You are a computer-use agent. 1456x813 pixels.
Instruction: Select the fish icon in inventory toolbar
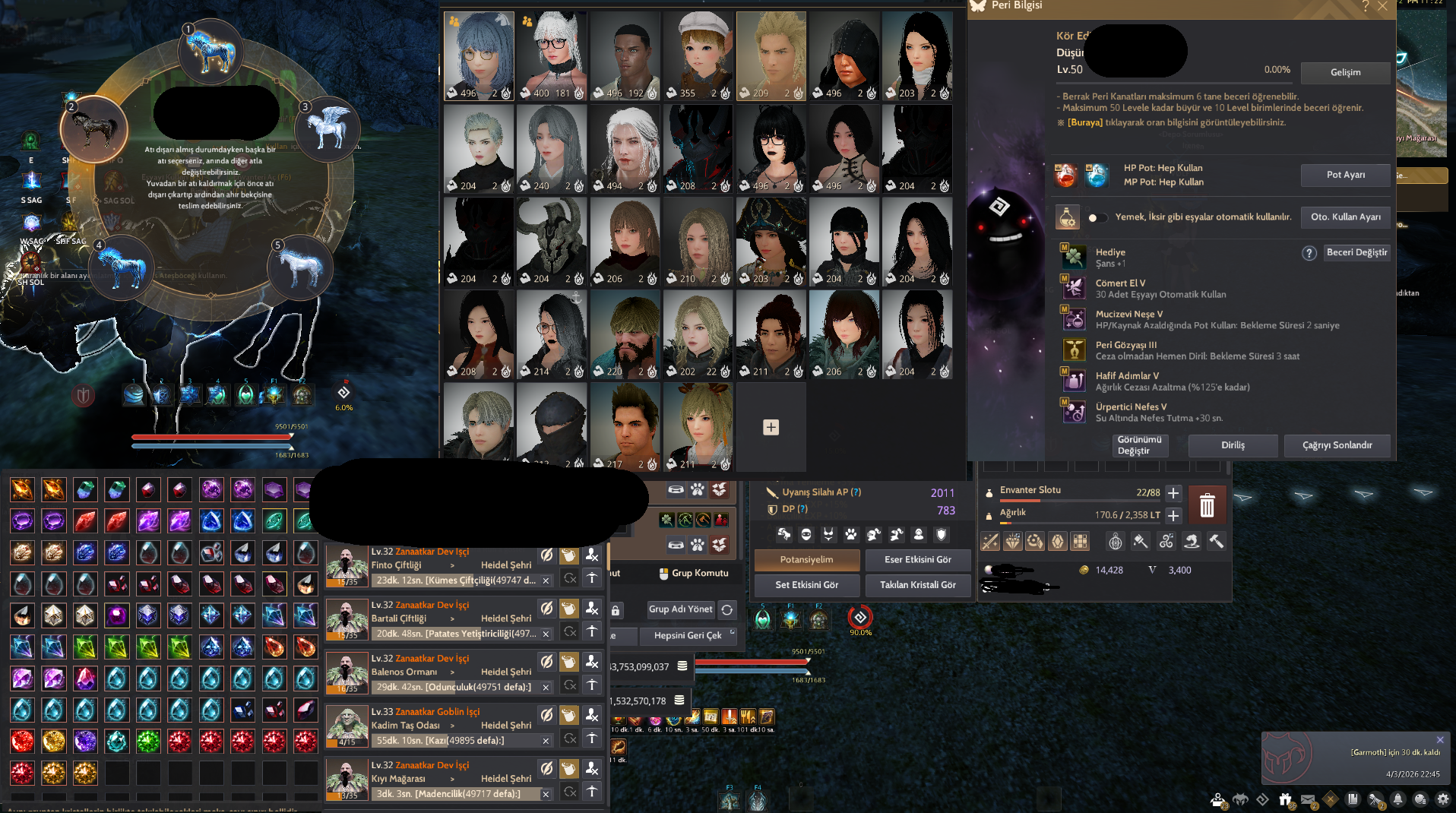(x=1193, y=541)
